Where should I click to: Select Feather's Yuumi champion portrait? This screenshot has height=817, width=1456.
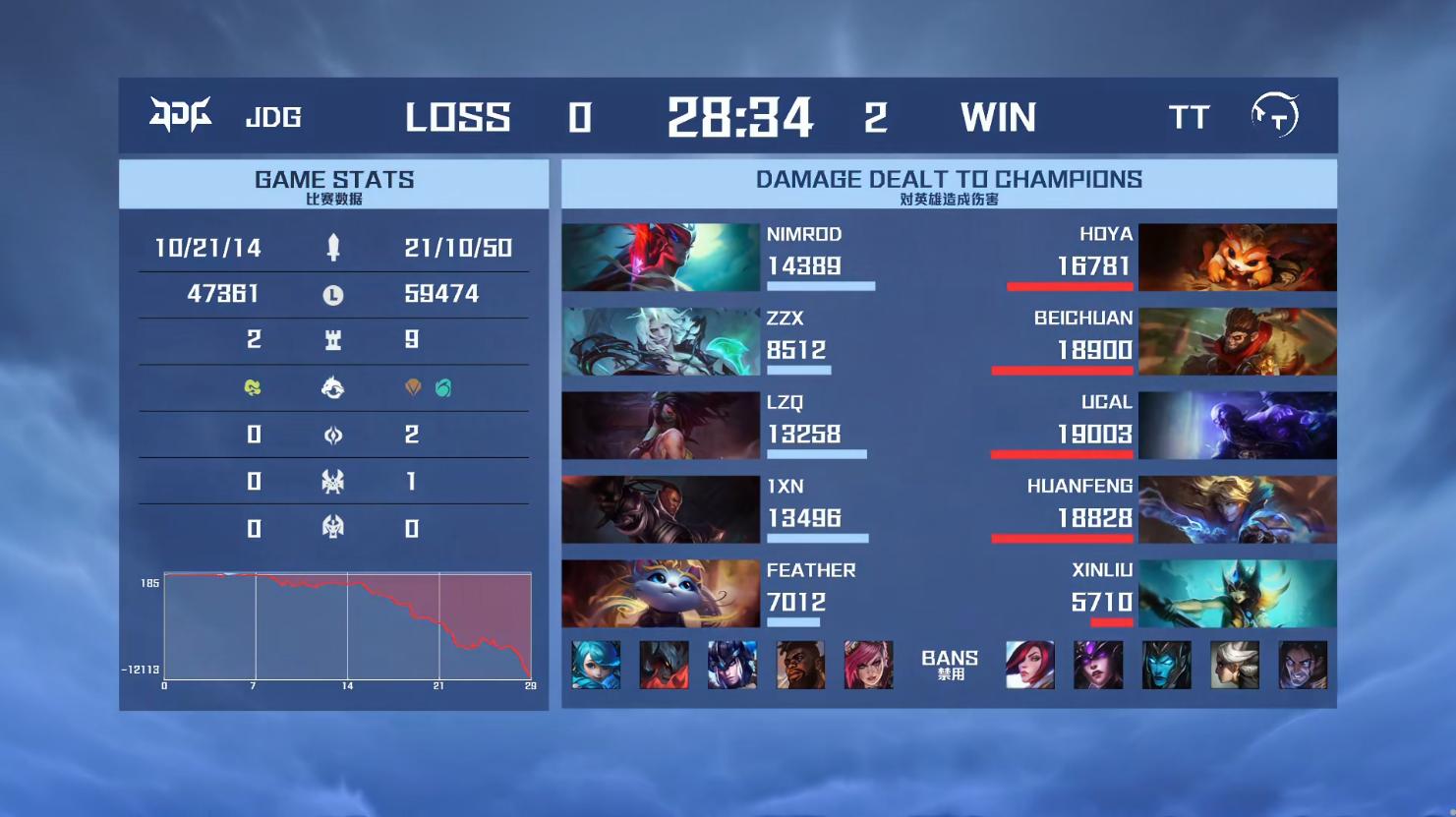coord(661,594)
